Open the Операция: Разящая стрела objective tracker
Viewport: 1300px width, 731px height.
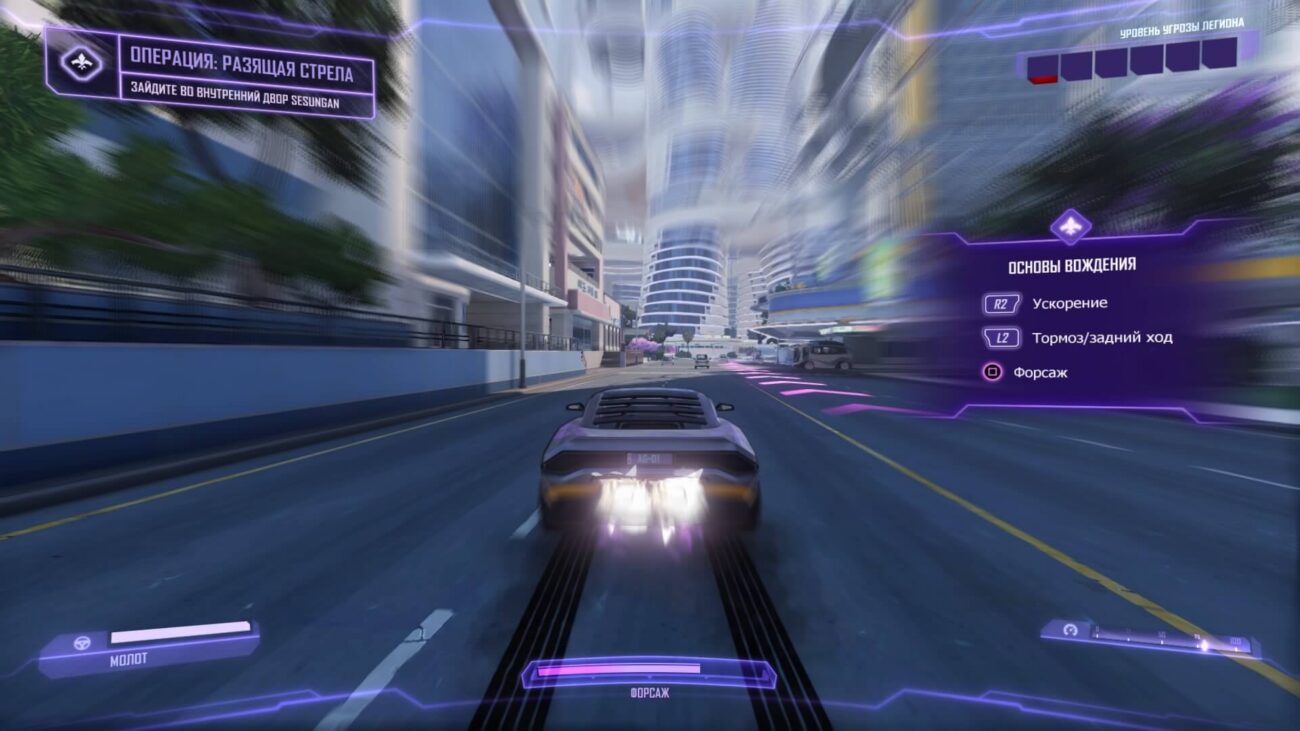pyautogui.click(x=241, y=74)
